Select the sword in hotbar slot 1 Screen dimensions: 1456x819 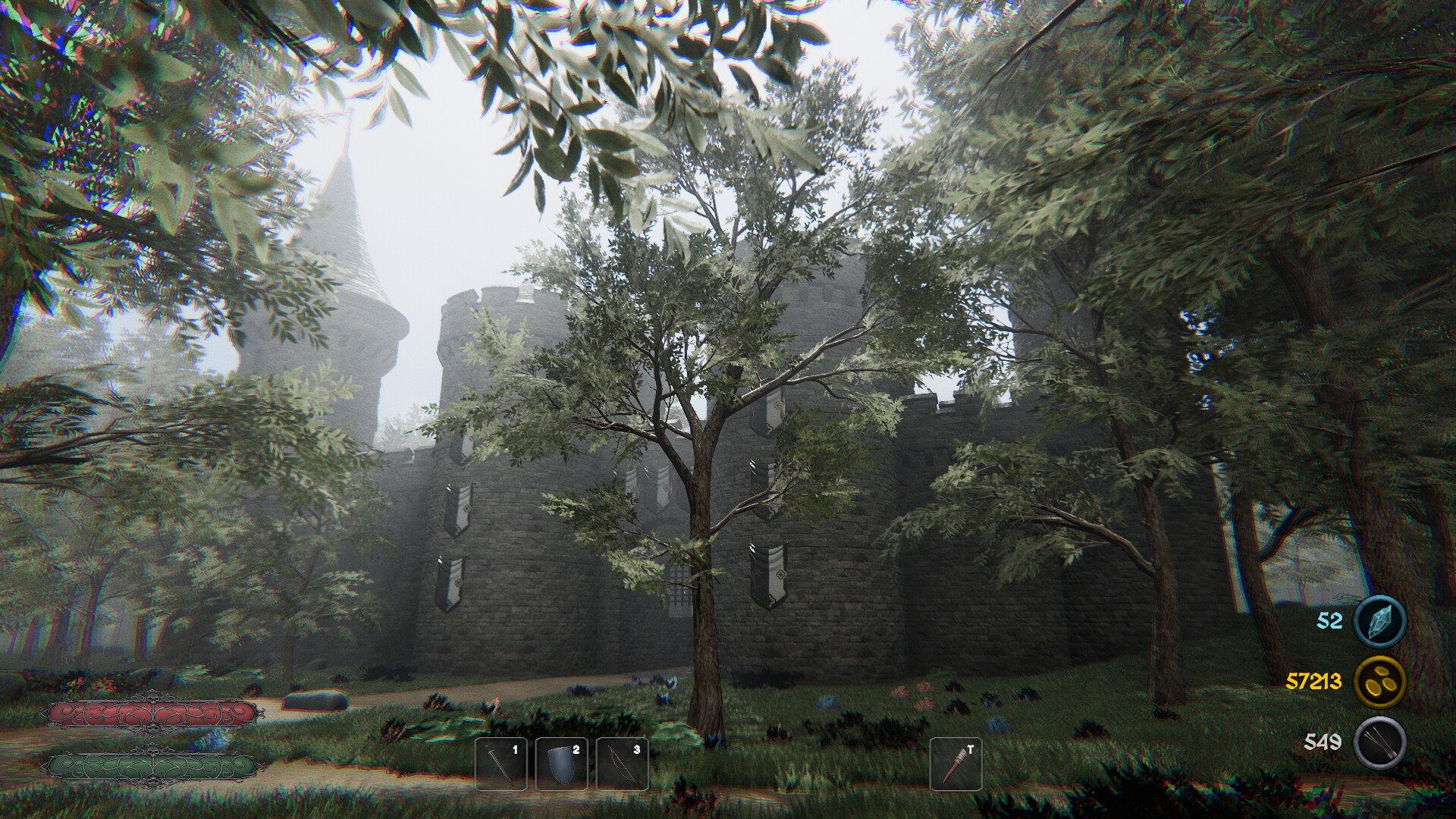pyautogui.click(x=500, y=764)
